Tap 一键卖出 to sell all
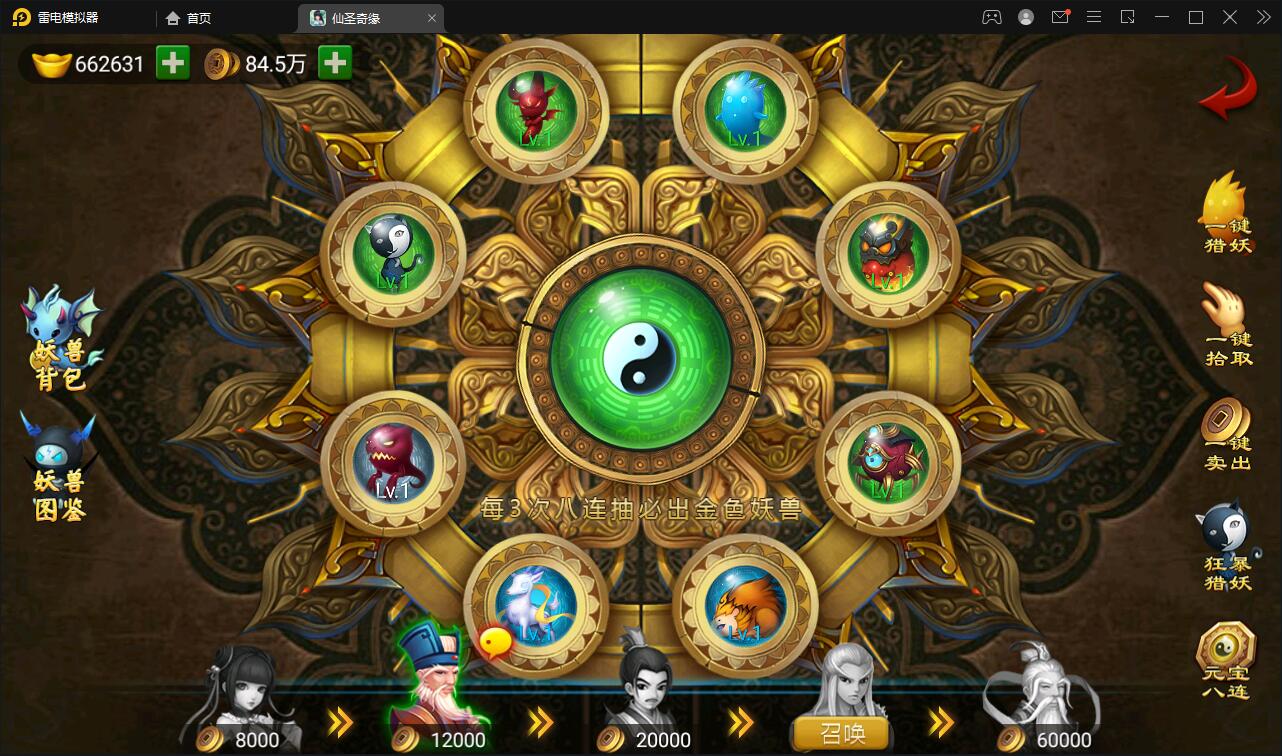Image resolution: width=1282 pixels, height=756 pixels. 1227,435
